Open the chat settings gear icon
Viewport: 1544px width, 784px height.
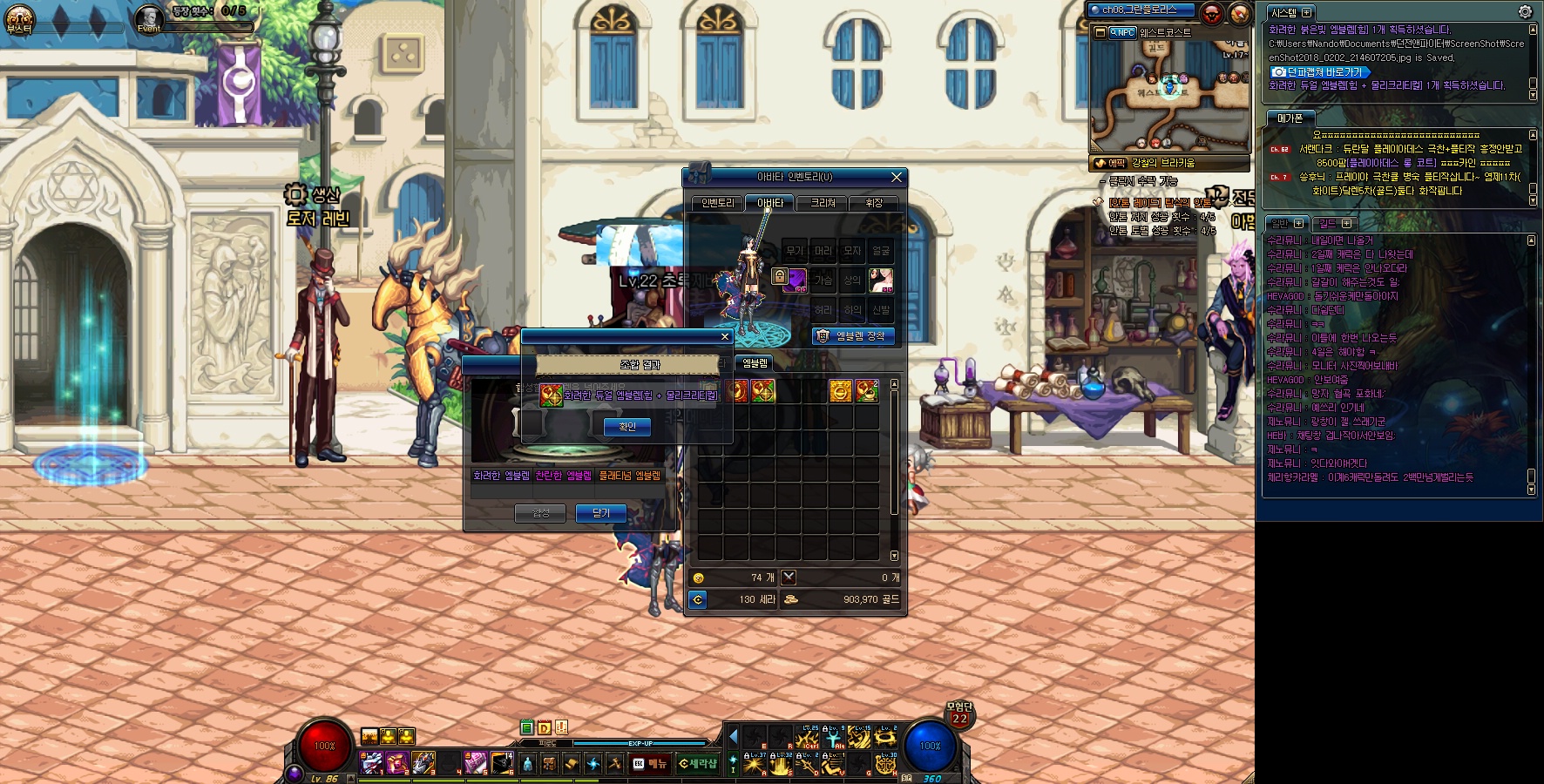point(1524,11)
